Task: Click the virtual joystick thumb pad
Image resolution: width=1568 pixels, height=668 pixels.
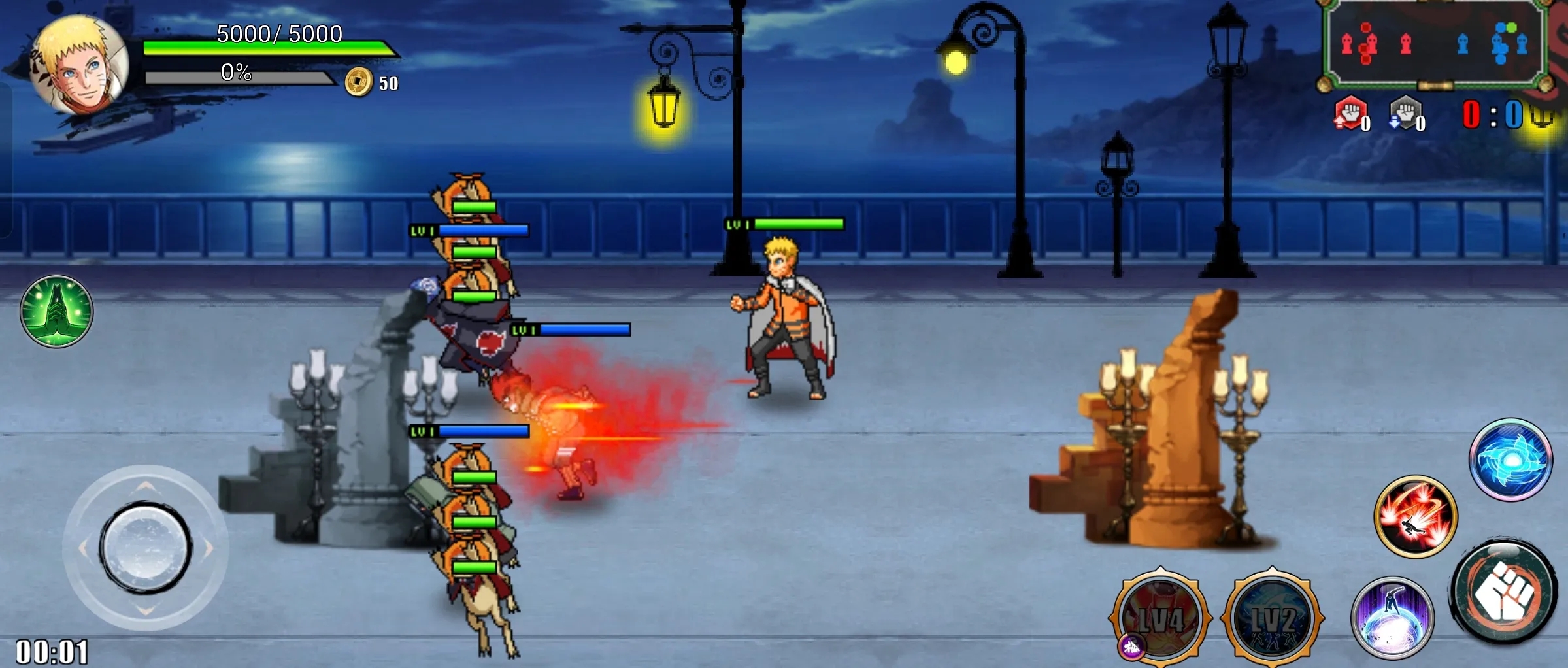Action: coord(145,548)
